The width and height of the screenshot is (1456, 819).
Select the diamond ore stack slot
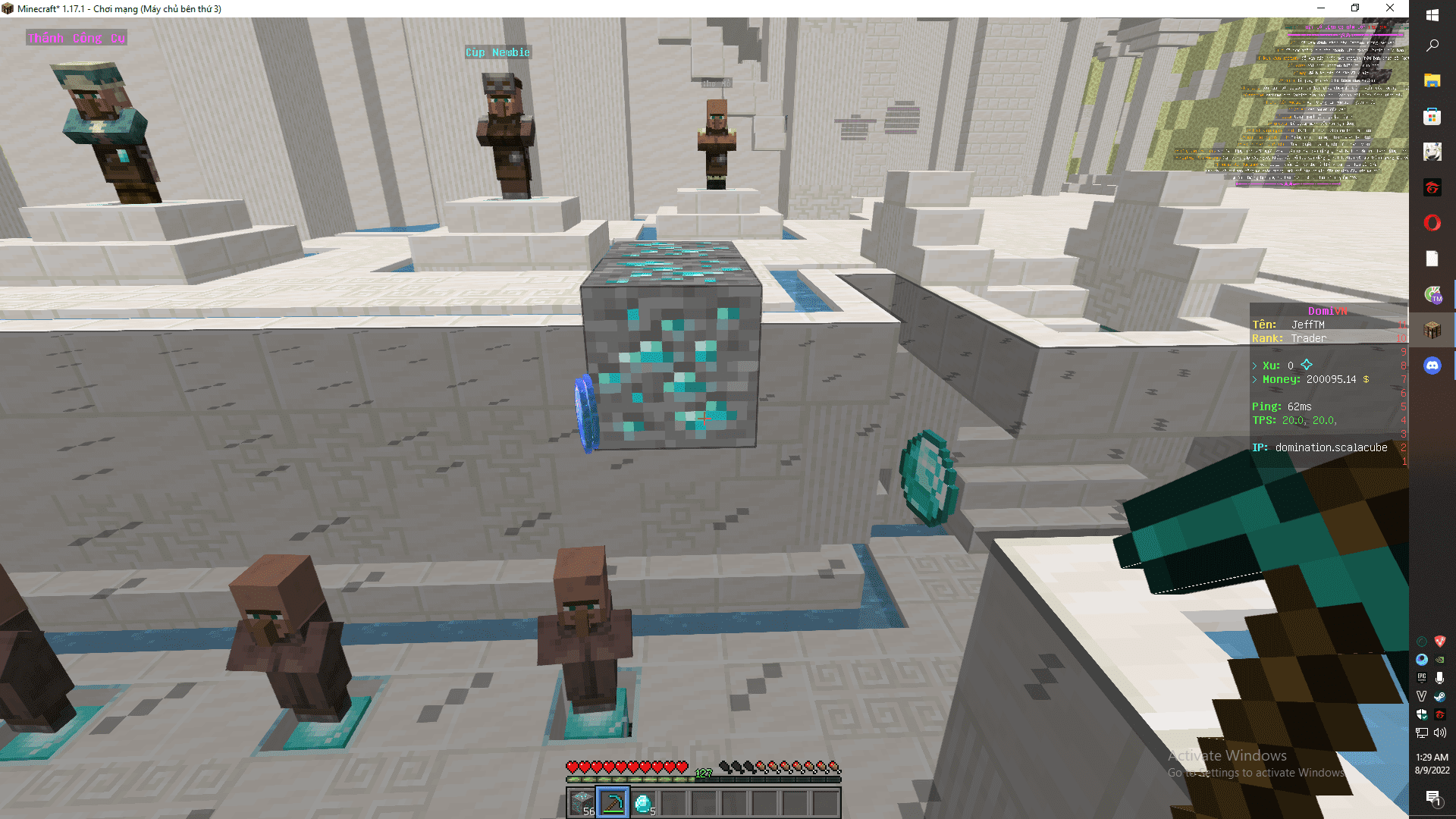582,802
